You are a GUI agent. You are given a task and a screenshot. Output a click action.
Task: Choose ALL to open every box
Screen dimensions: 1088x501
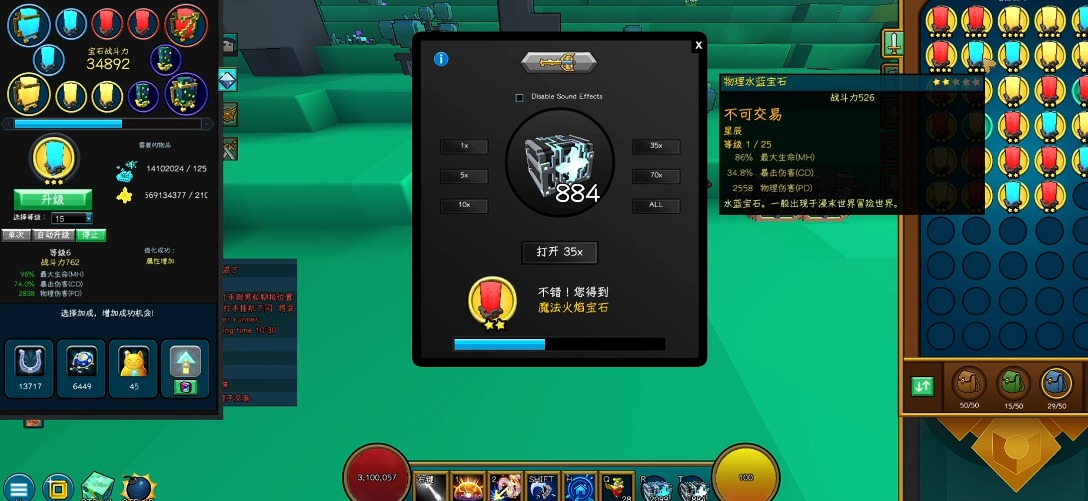pyautogui.click(x=656, y=205)
